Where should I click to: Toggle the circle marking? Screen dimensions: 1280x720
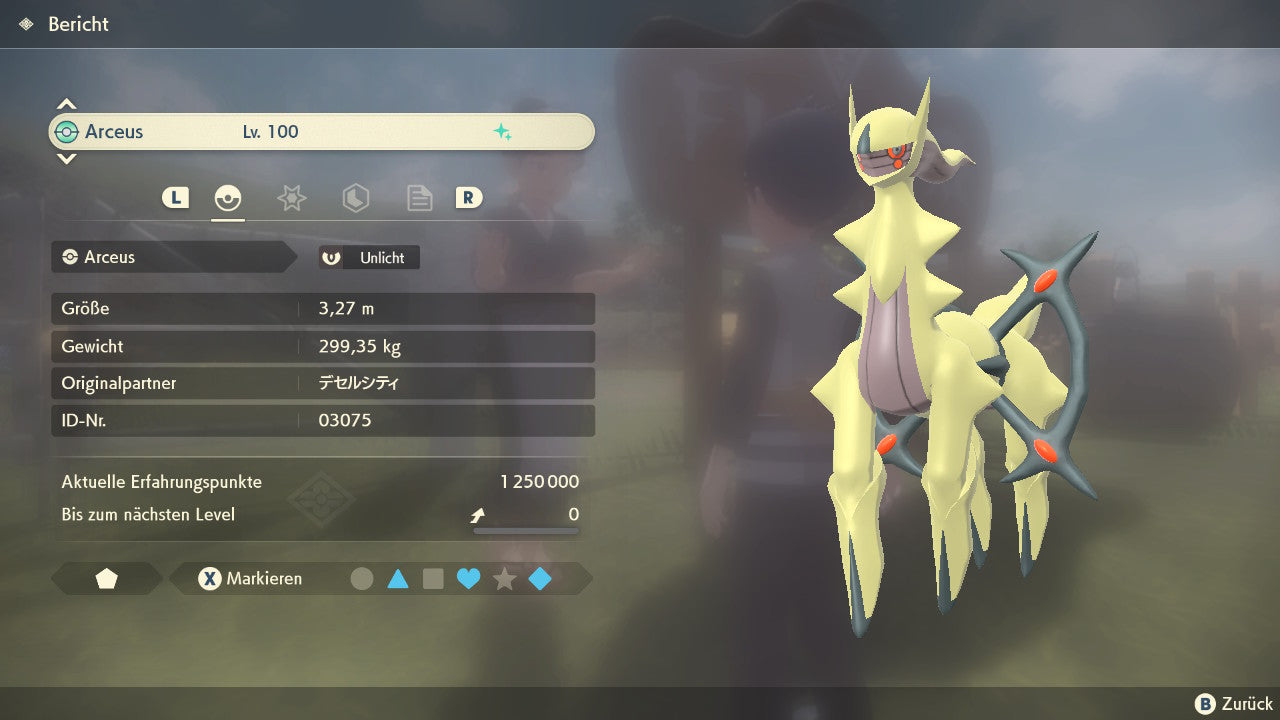[362, 579]
